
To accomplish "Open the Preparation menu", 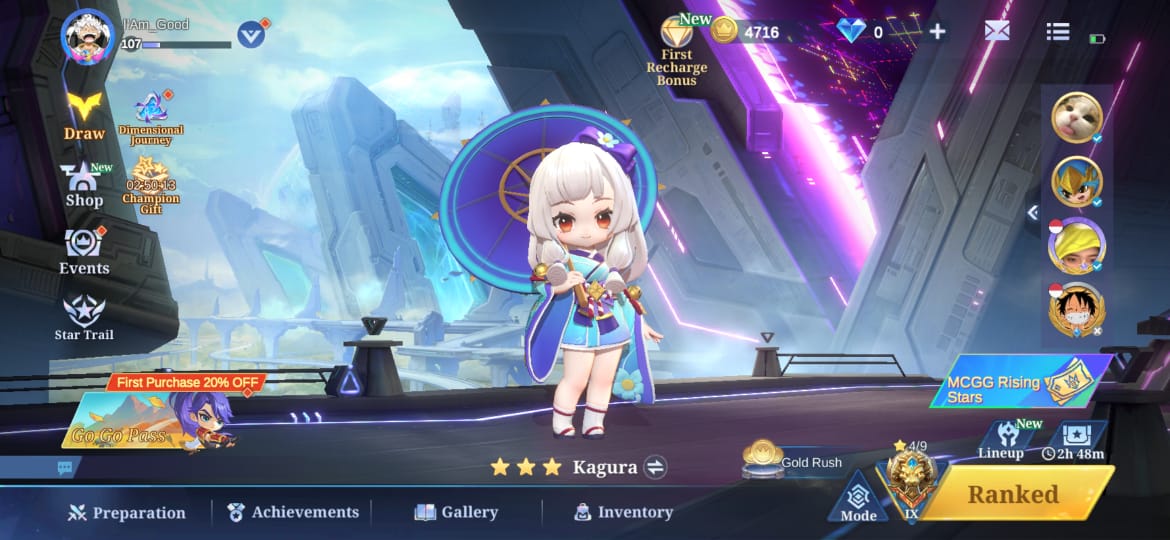I will pyautogui.click(x=127, y=513).
